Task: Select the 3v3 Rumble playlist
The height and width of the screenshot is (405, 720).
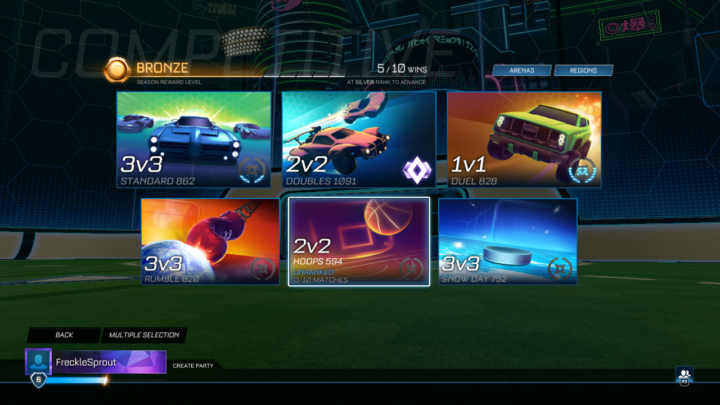Action: click(210, 241)
